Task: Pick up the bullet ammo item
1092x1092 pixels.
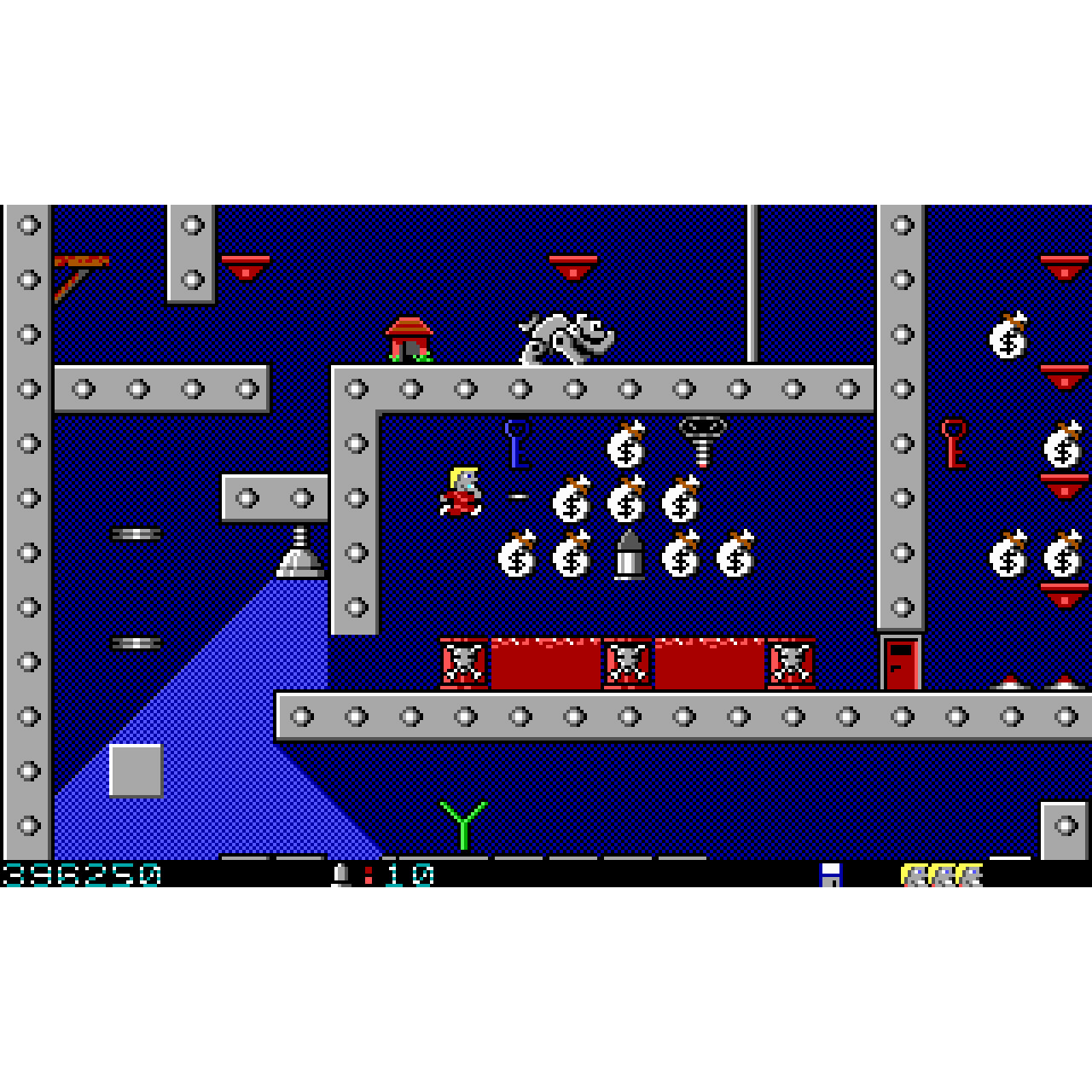Action: click(x=629, y=555)
